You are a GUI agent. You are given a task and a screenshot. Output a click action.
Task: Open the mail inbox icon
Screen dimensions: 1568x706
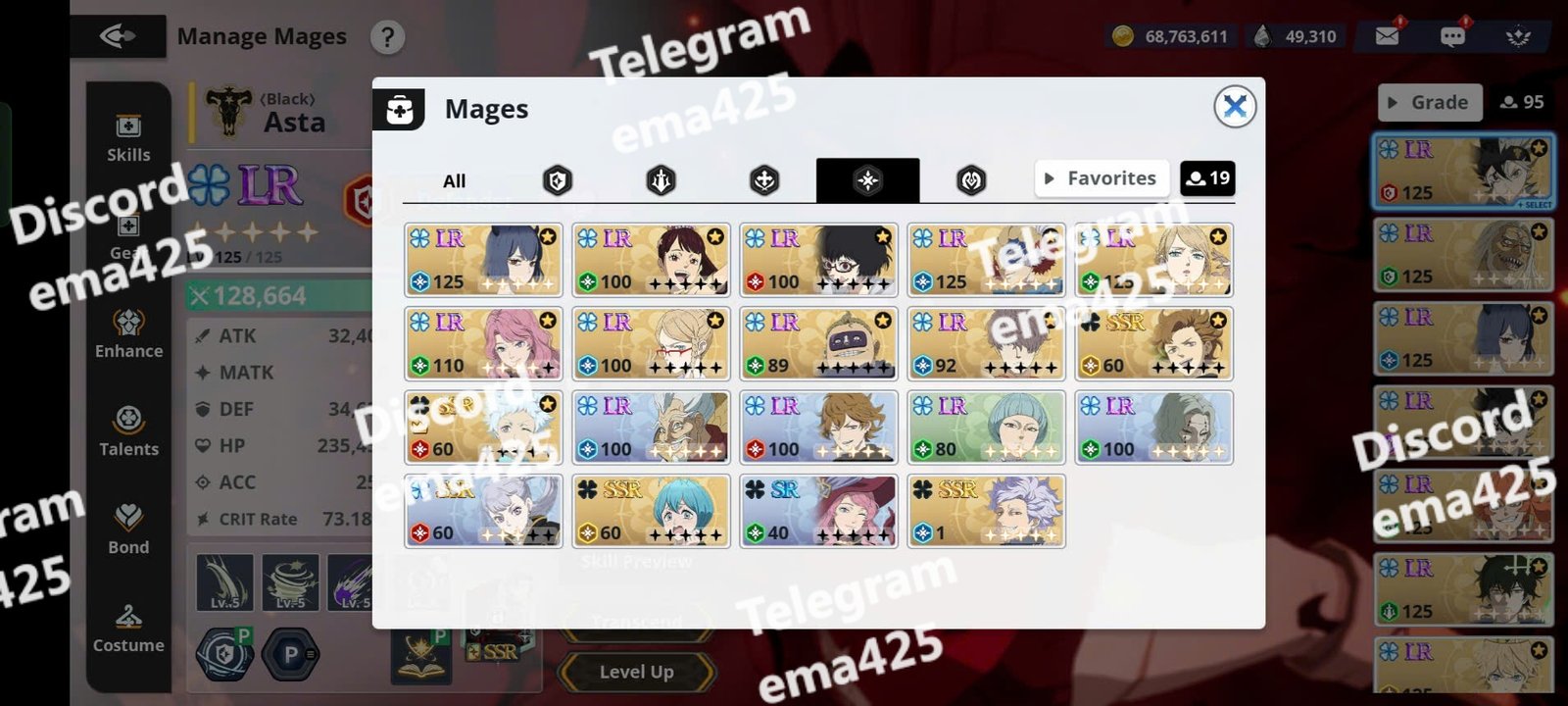(1387, 36)
